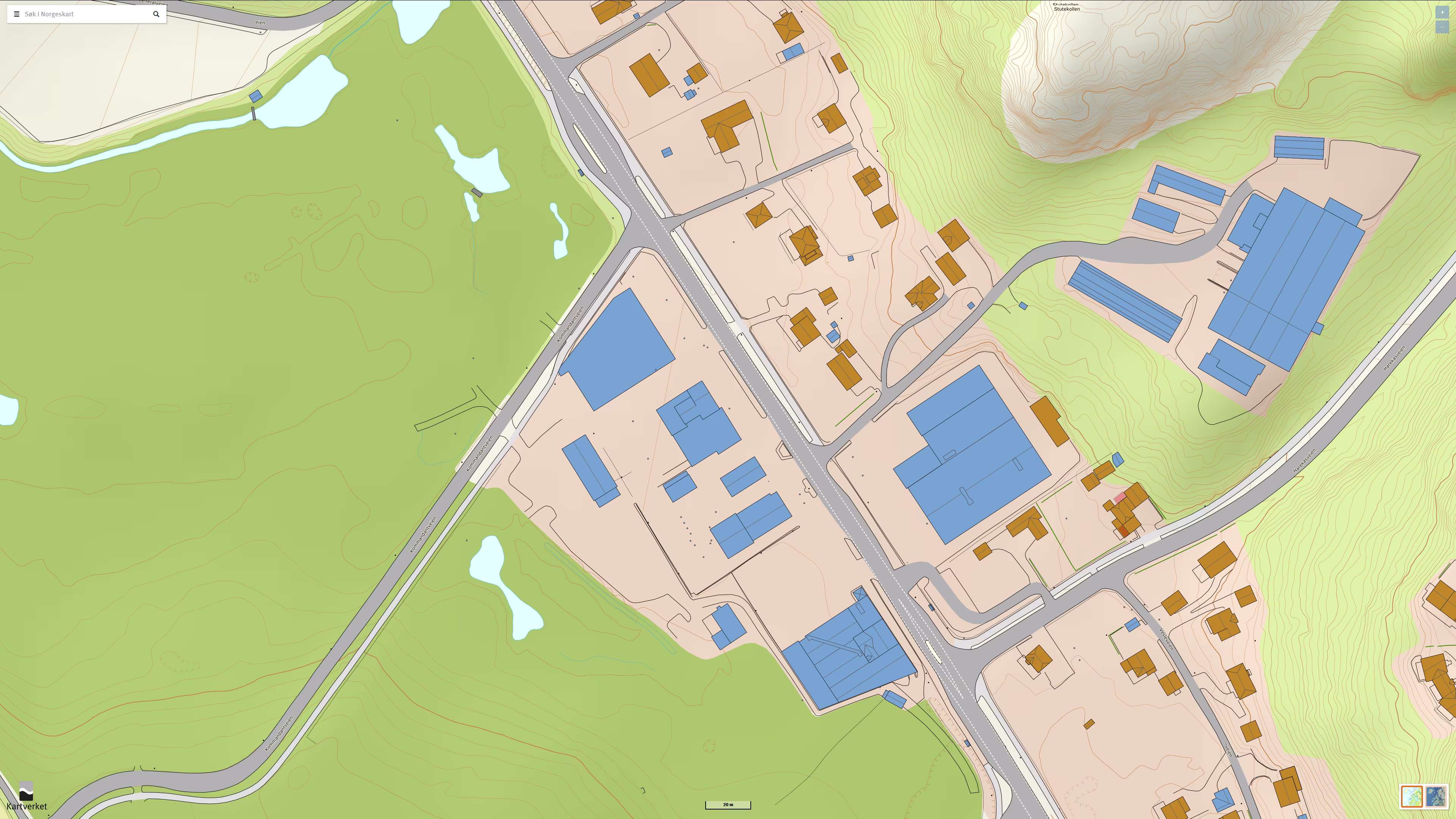Click the Kartverket logo
The width and height of the screenshot is (1456, 819).
(x=26, y=796)
